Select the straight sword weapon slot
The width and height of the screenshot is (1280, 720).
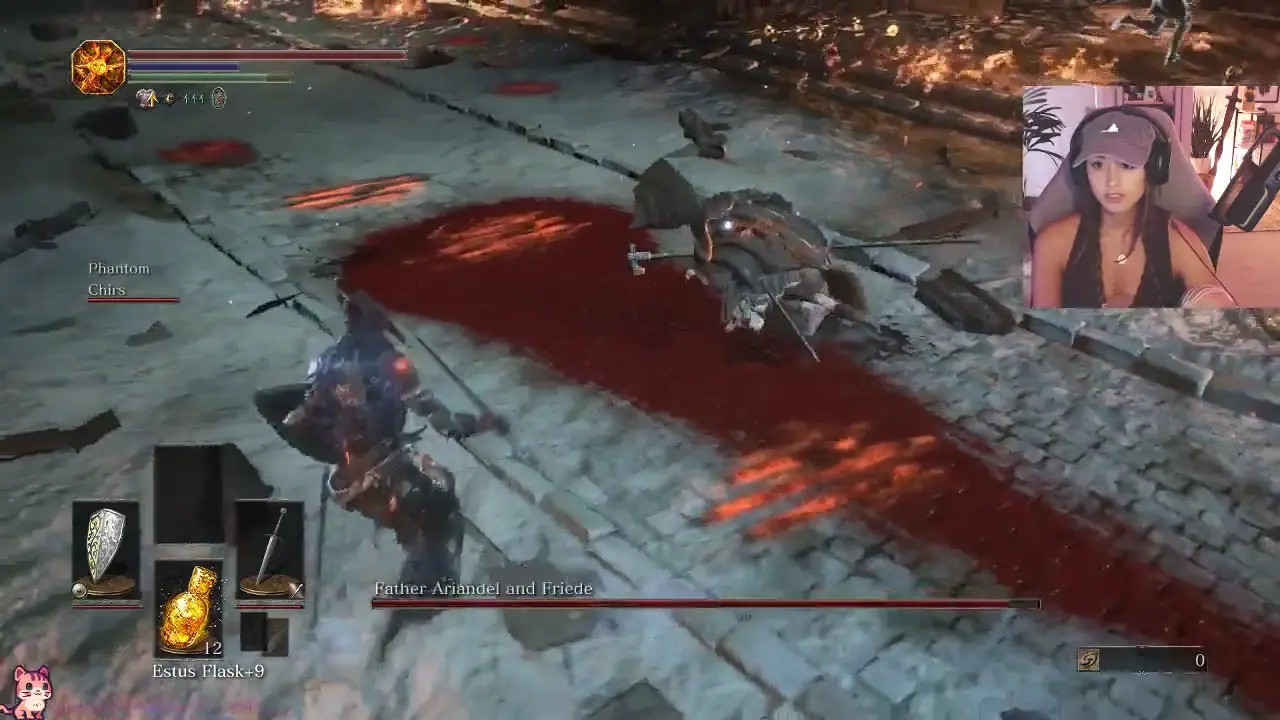269,549
